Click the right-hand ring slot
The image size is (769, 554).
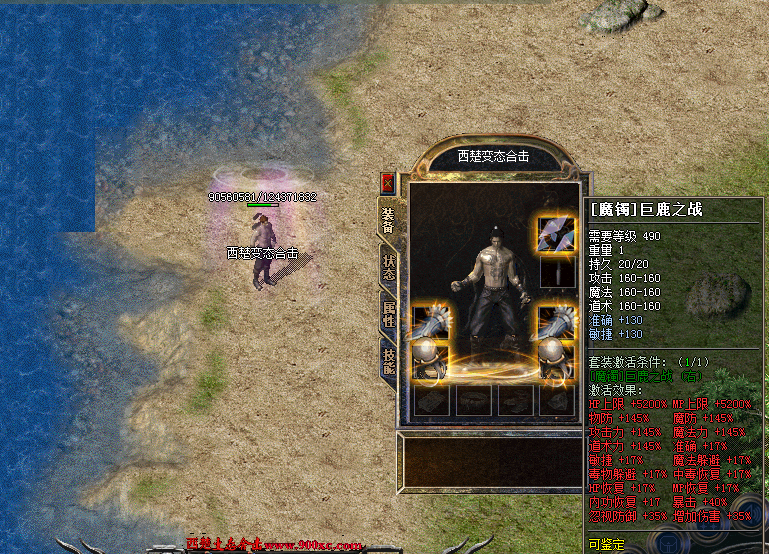click(x=555, y=358)
